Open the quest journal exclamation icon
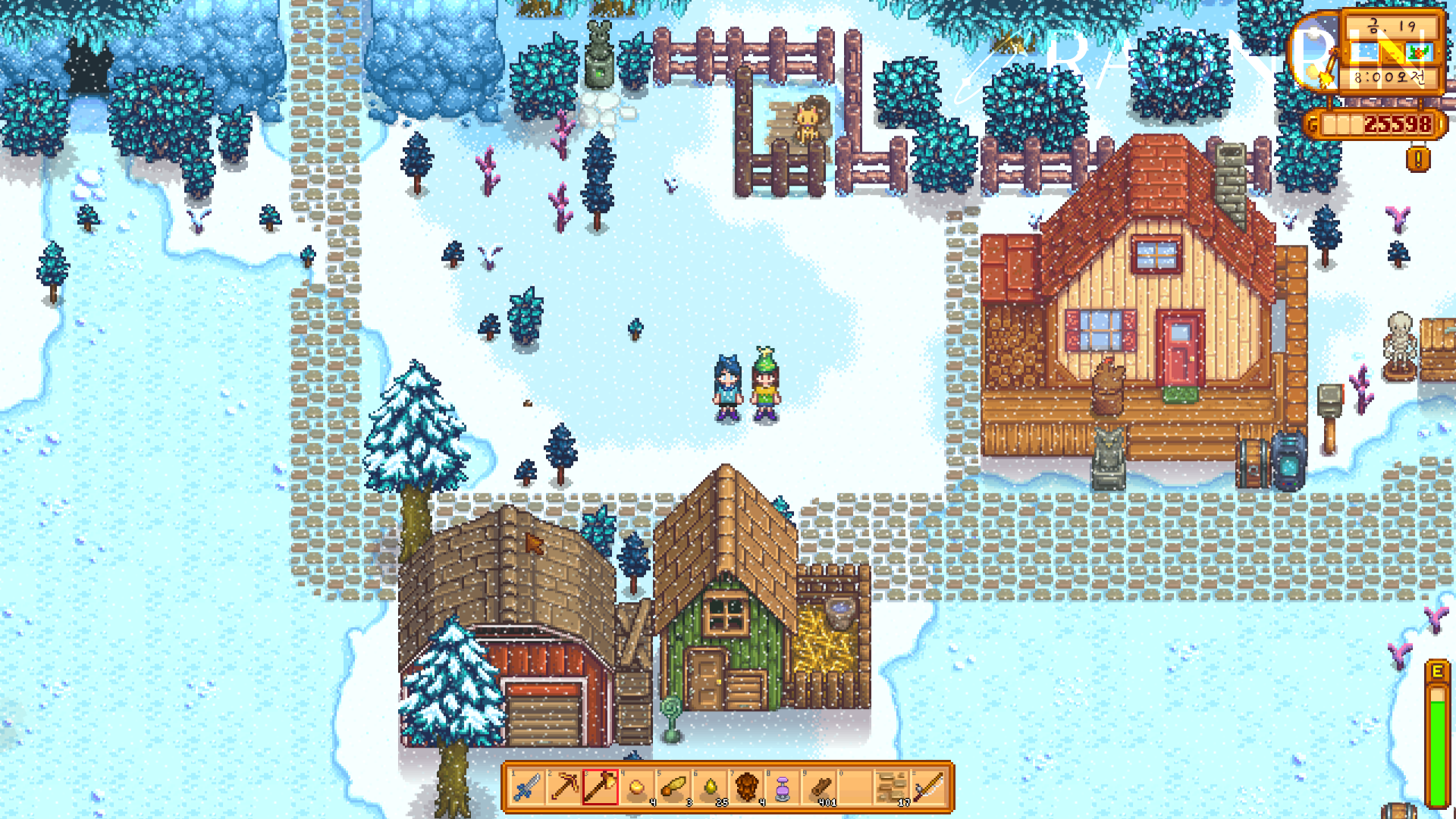The image size is (1456, 819). tap(1418, 159)
